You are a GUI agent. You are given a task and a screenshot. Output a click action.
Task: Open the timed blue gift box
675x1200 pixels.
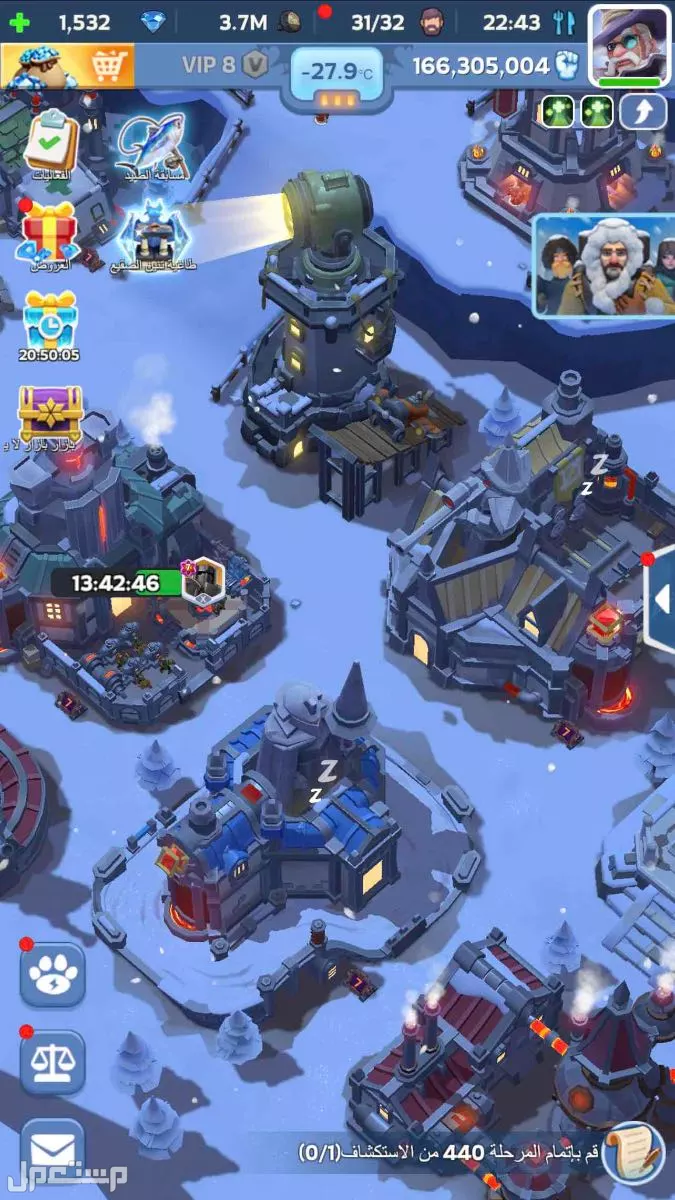click(51, 322)
